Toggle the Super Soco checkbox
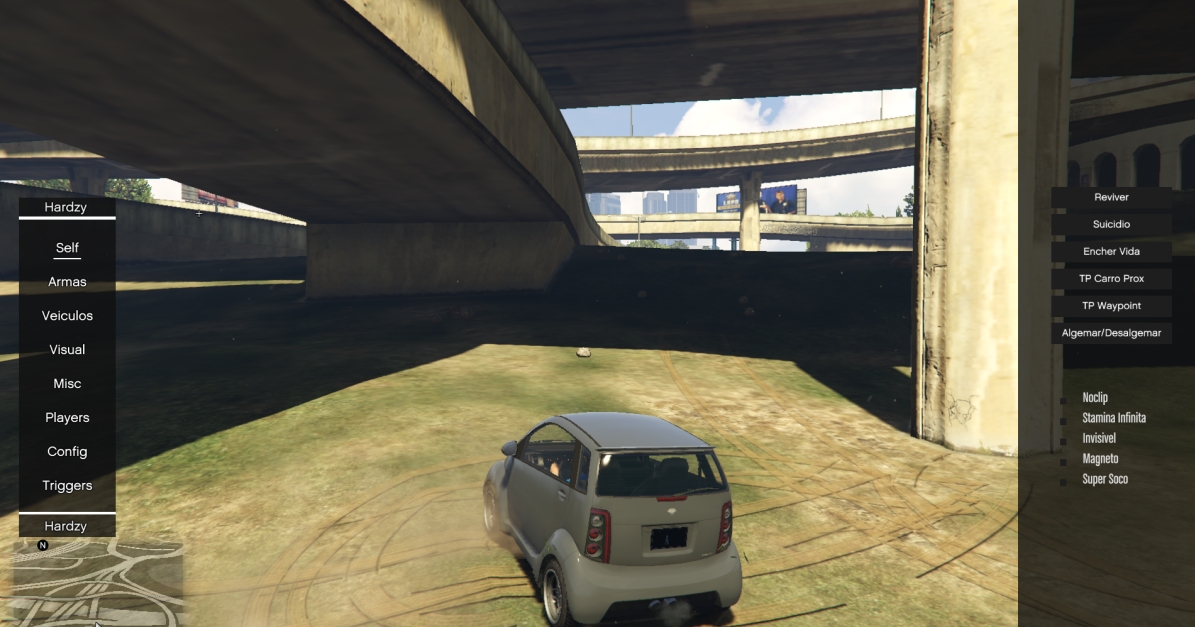The width and height of the screenshot is (1195, 627). pos(1064,481)
